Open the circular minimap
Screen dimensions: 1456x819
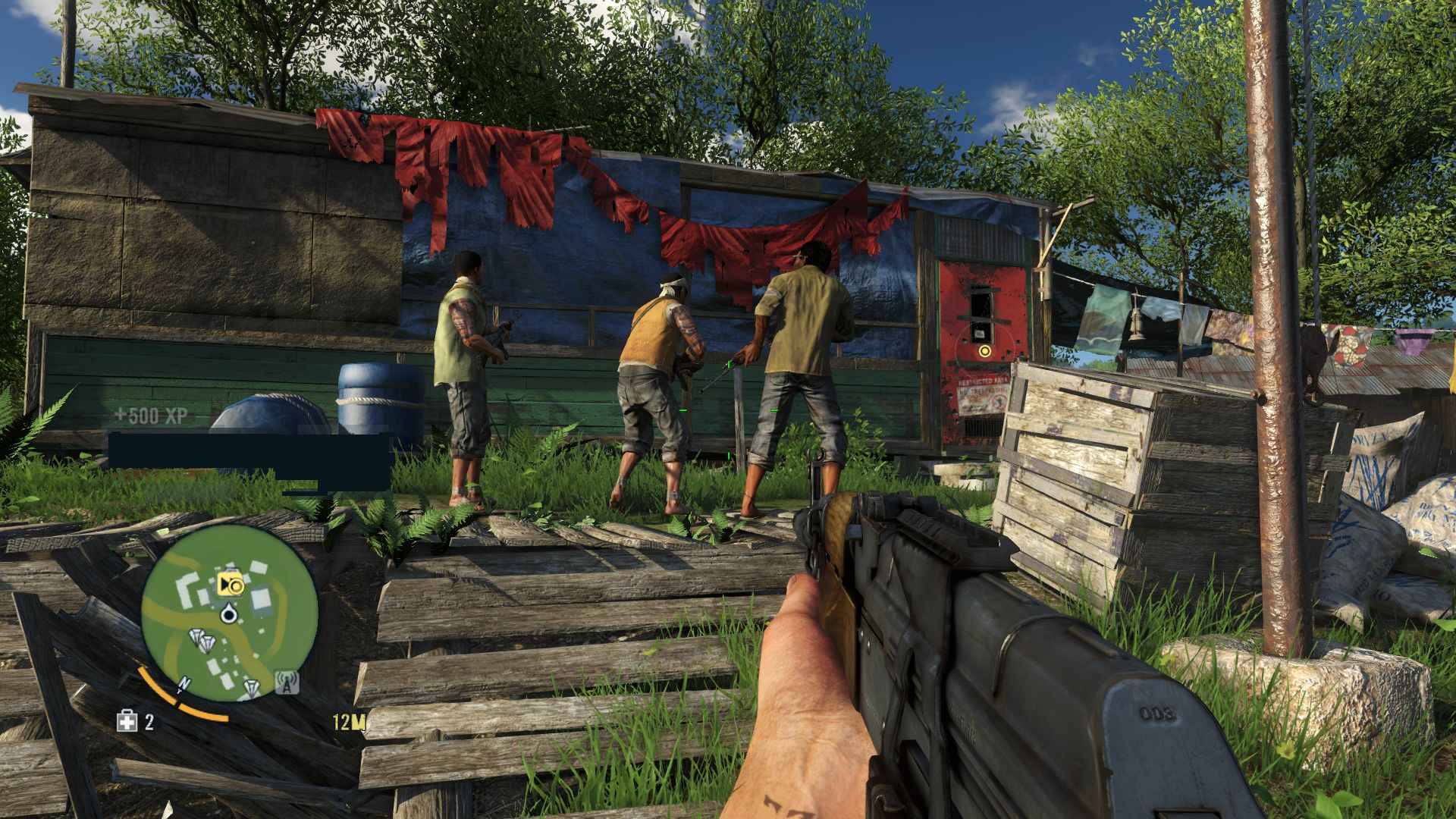(x=229, y=613)
